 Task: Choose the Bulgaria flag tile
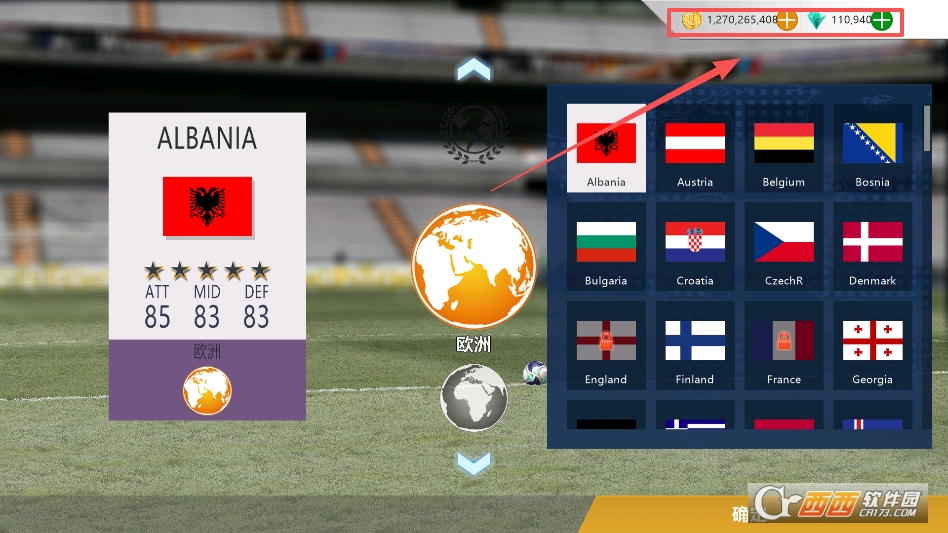tap(606, 246)
